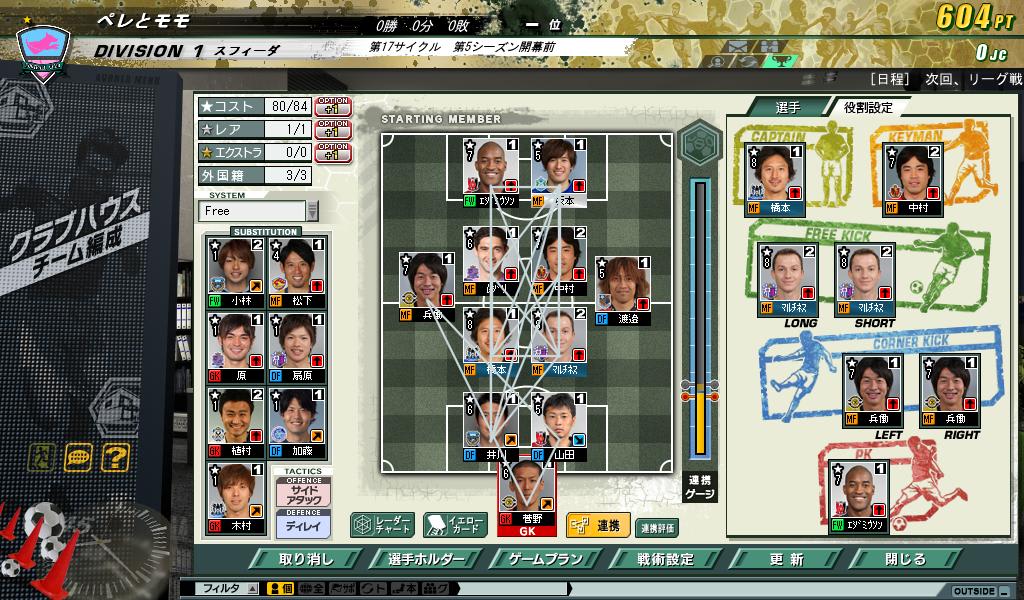Close the team screen with 閉じる
The height and width of the screenshot is (600, 1024).
pos(906,559)
